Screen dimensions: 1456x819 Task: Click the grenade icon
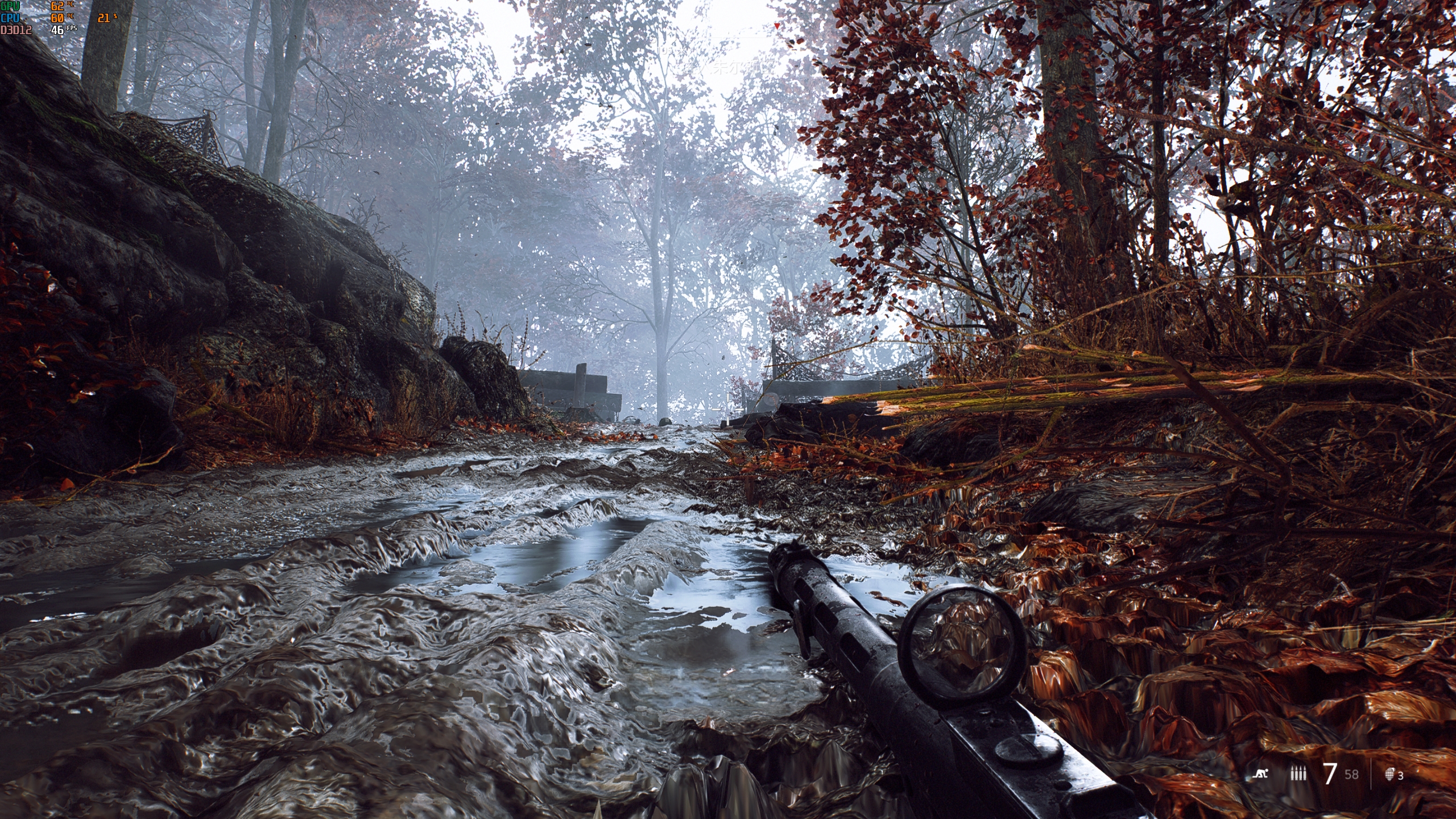1391,773
